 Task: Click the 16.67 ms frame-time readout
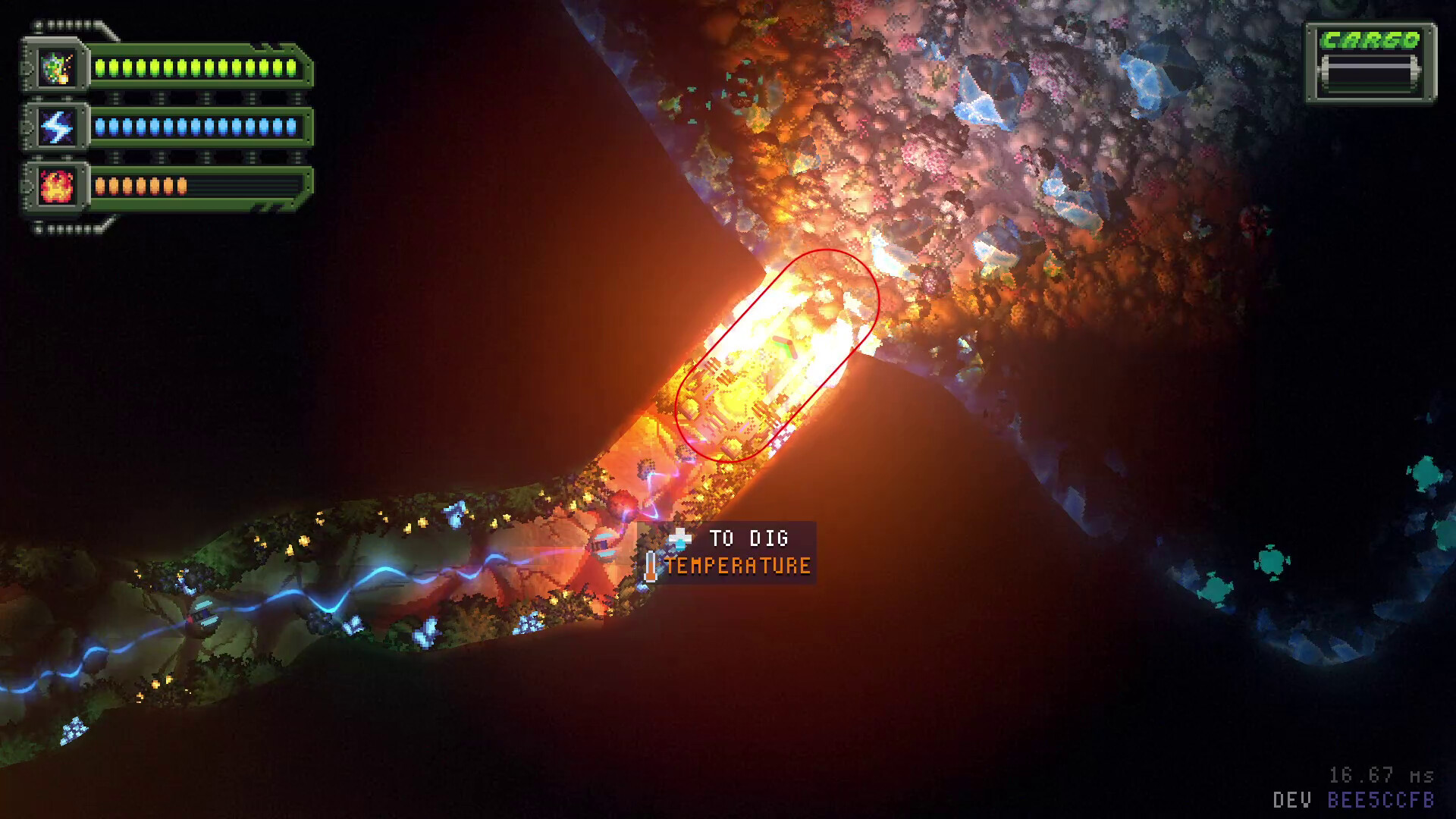pos(1380,774)
